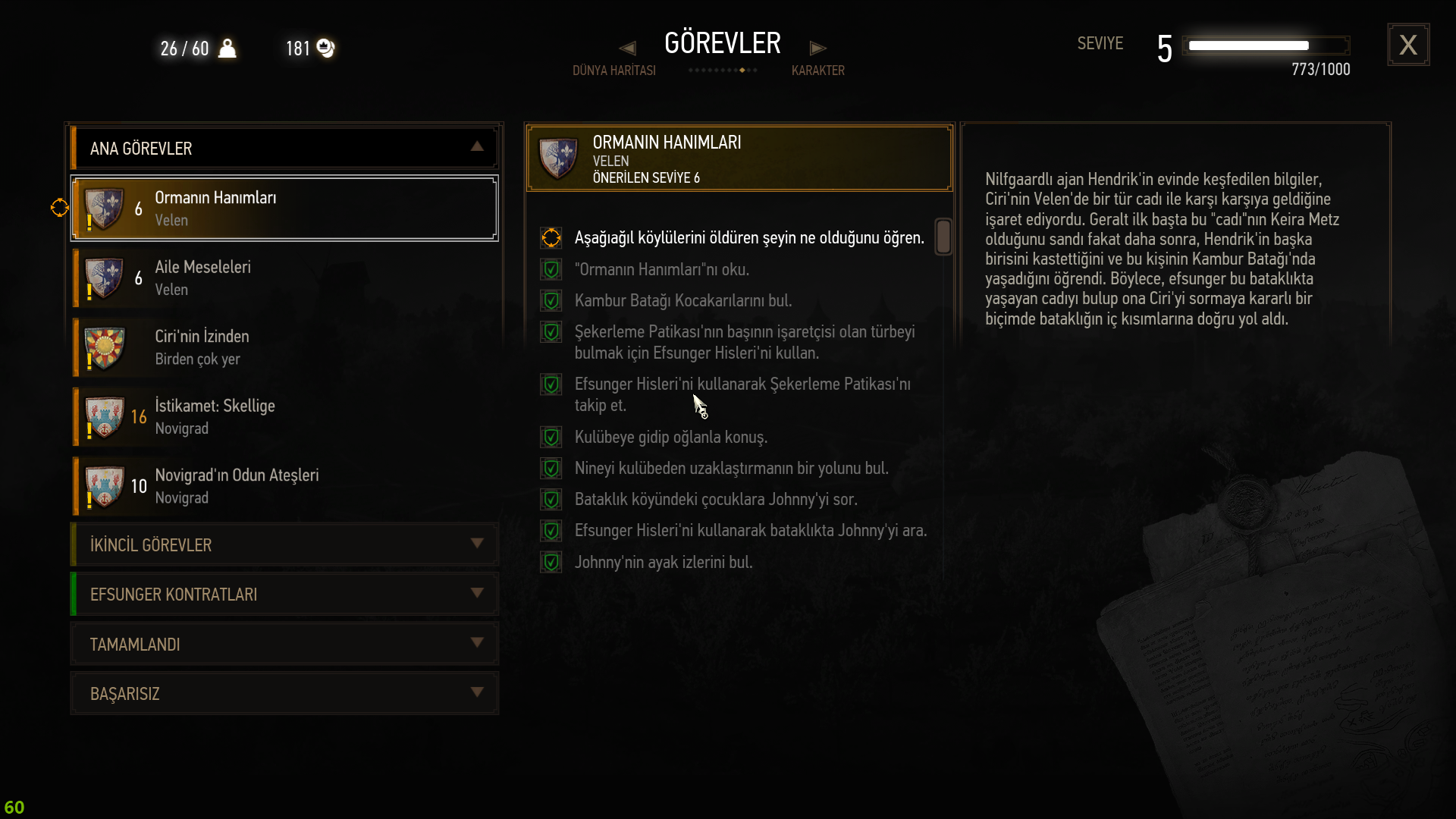This screenshot has height=819, width=1456.
Task: Select the active objective about Aşağıağıl villagers
Action: click(748, 238)
